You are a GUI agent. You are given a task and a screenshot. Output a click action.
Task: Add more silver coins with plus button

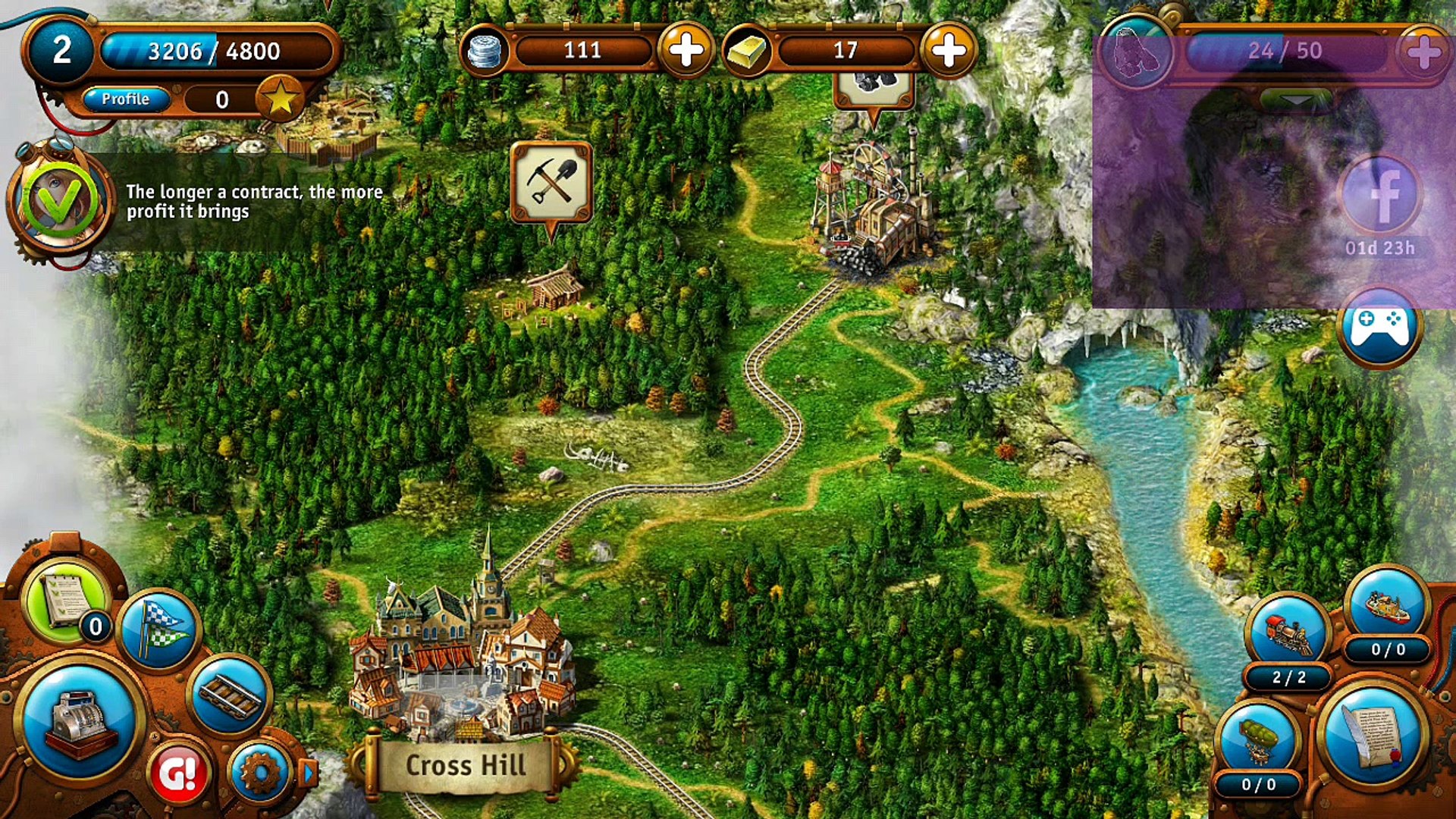coord(686,51)
